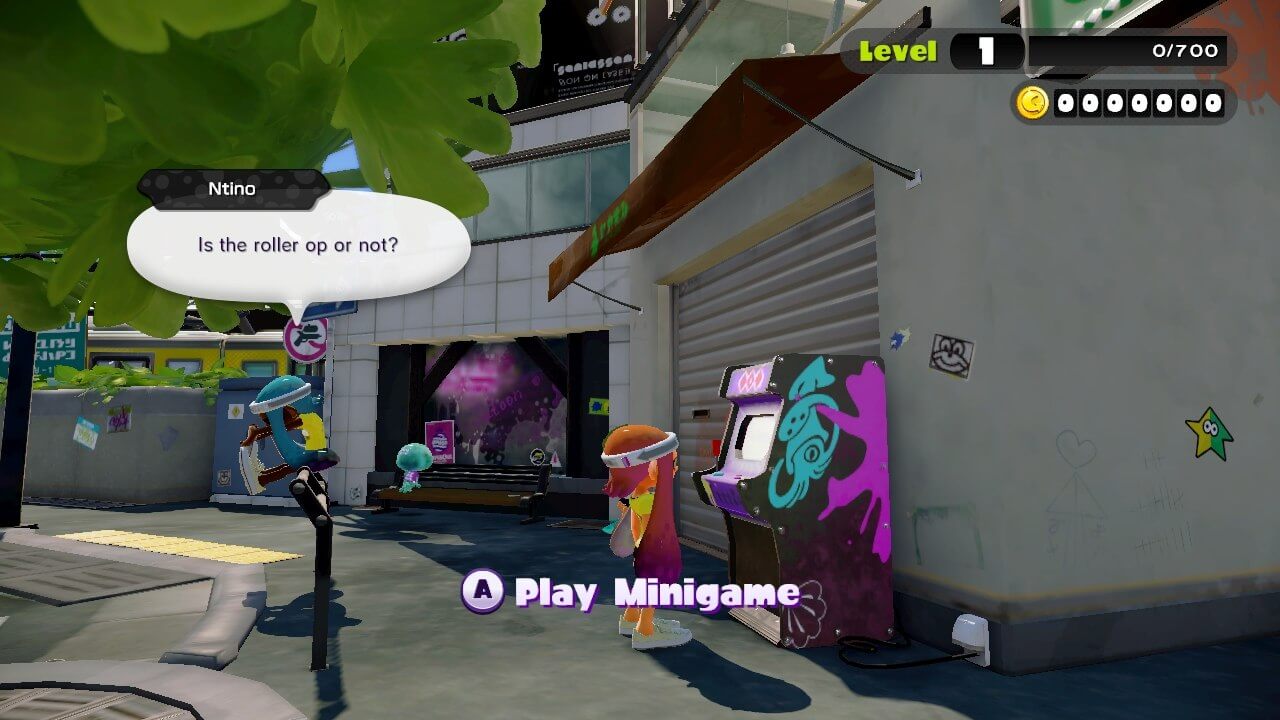The width and height of the screenshot is (1280, 720).
Task: Click the Level badge in the top bar
Action: (x=896, y=49)
